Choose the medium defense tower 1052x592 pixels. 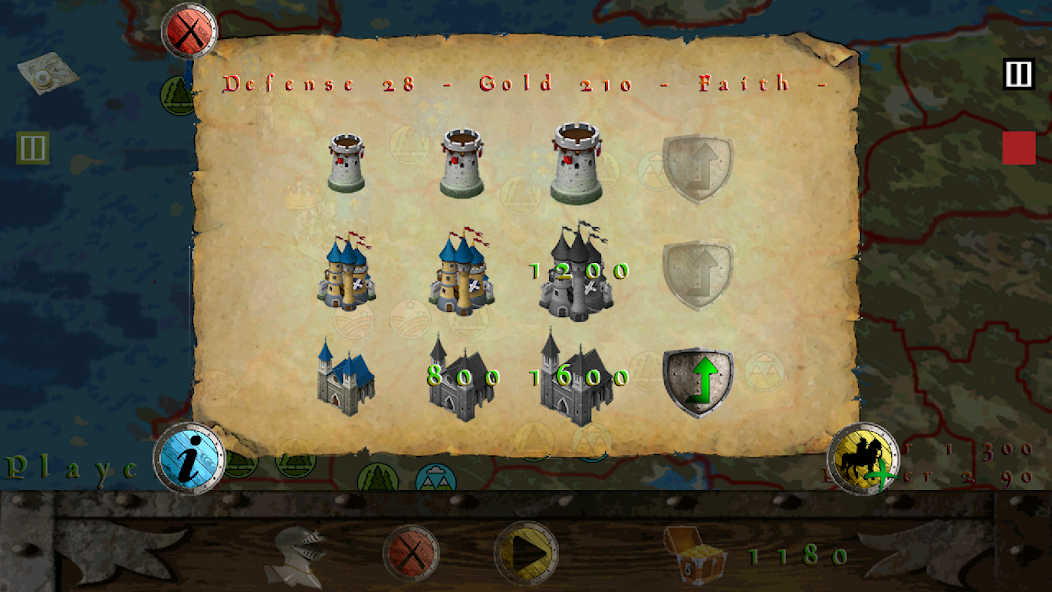click(462, 163)
